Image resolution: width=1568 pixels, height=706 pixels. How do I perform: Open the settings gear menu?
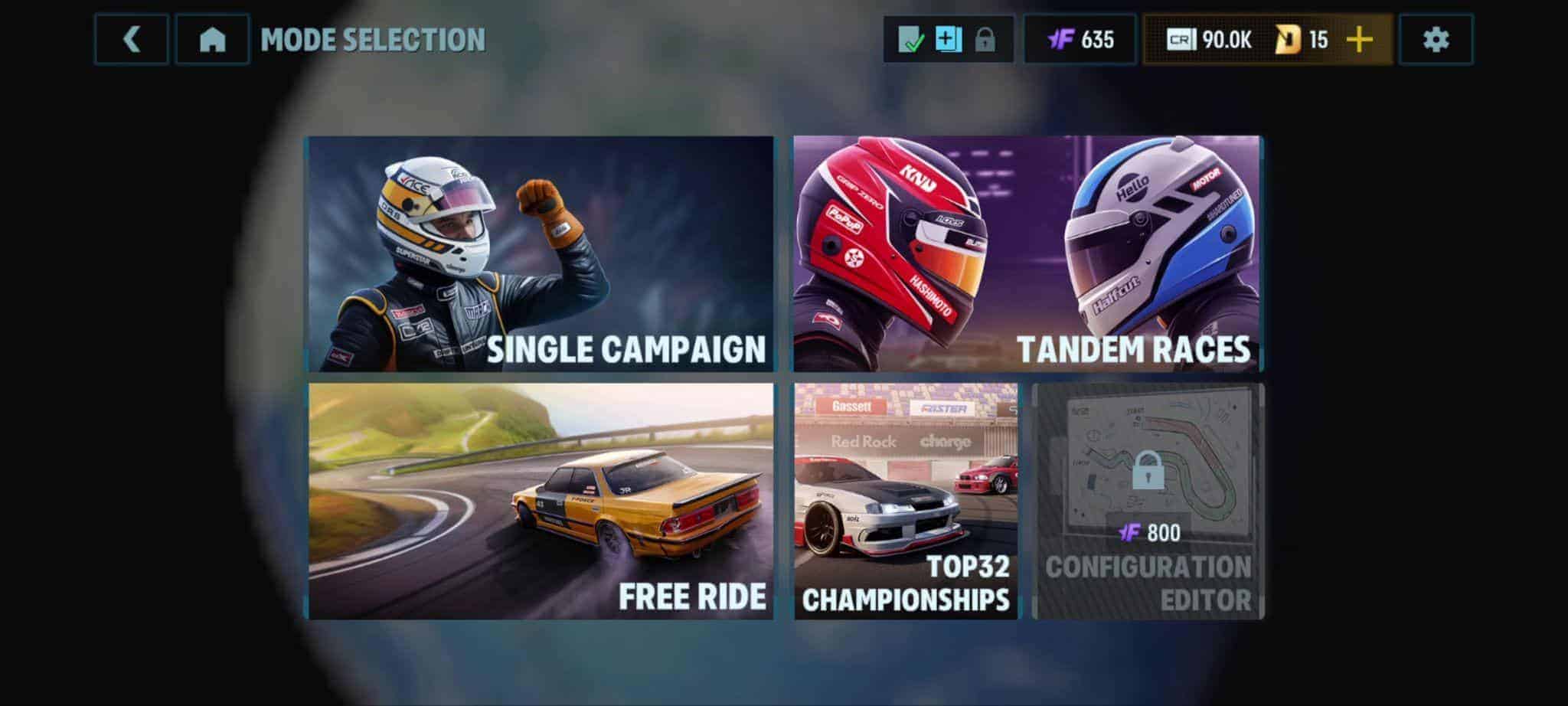[1436, 40]
